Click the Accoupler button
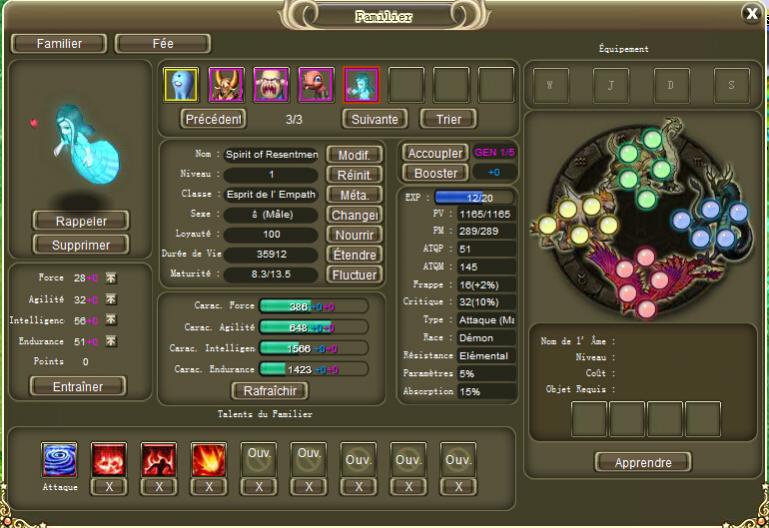Viewport: 769px width, 528px height. pyautogui.click(x=434, y=154)
